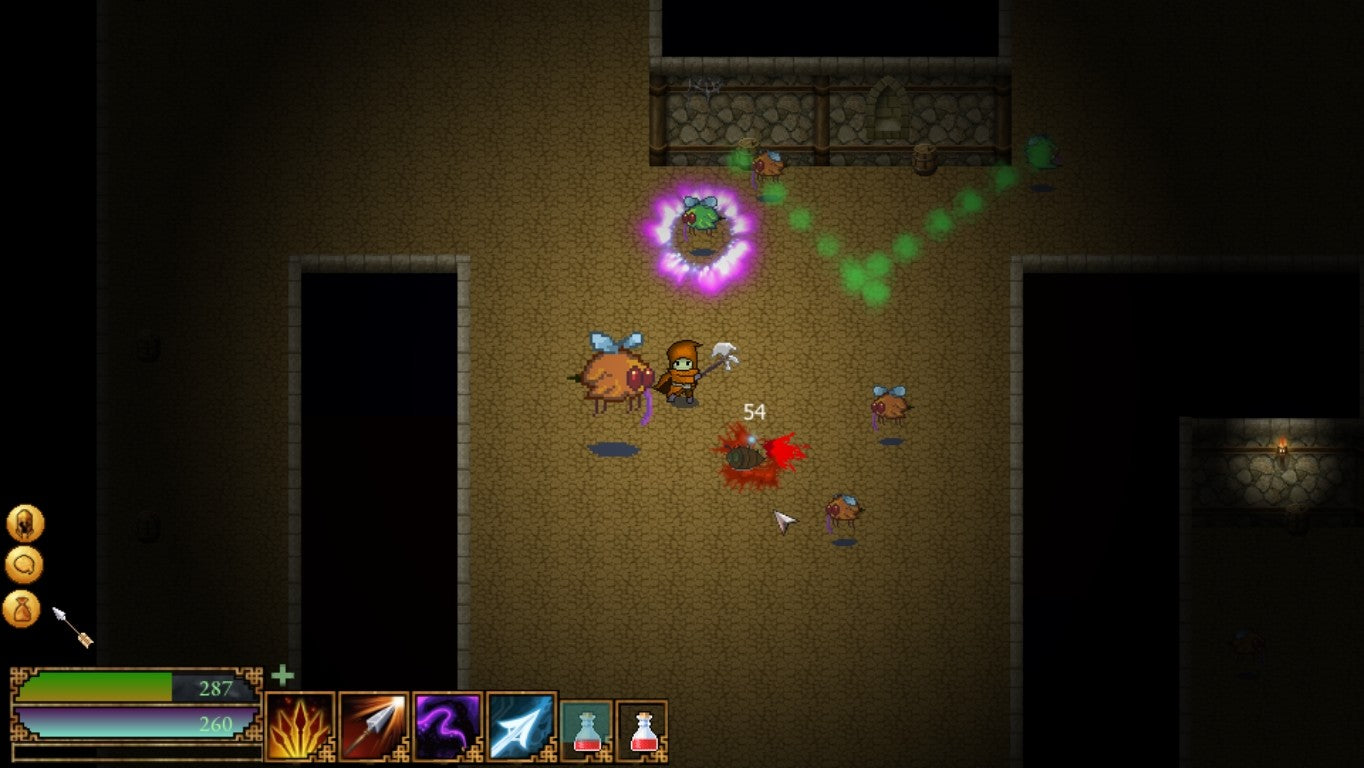
Task: Open the chat speech bubble icon
Action: (x=24, y=566)
